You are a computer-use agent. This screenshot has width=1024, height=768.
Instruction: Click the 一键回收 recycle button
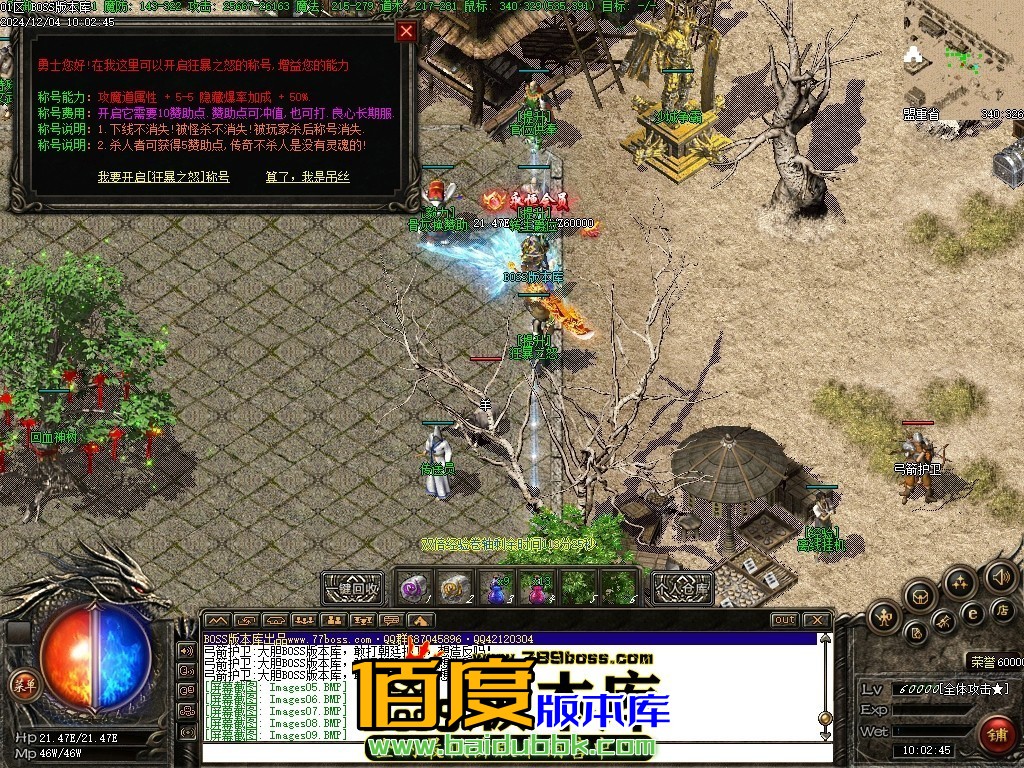click(353, 588)
